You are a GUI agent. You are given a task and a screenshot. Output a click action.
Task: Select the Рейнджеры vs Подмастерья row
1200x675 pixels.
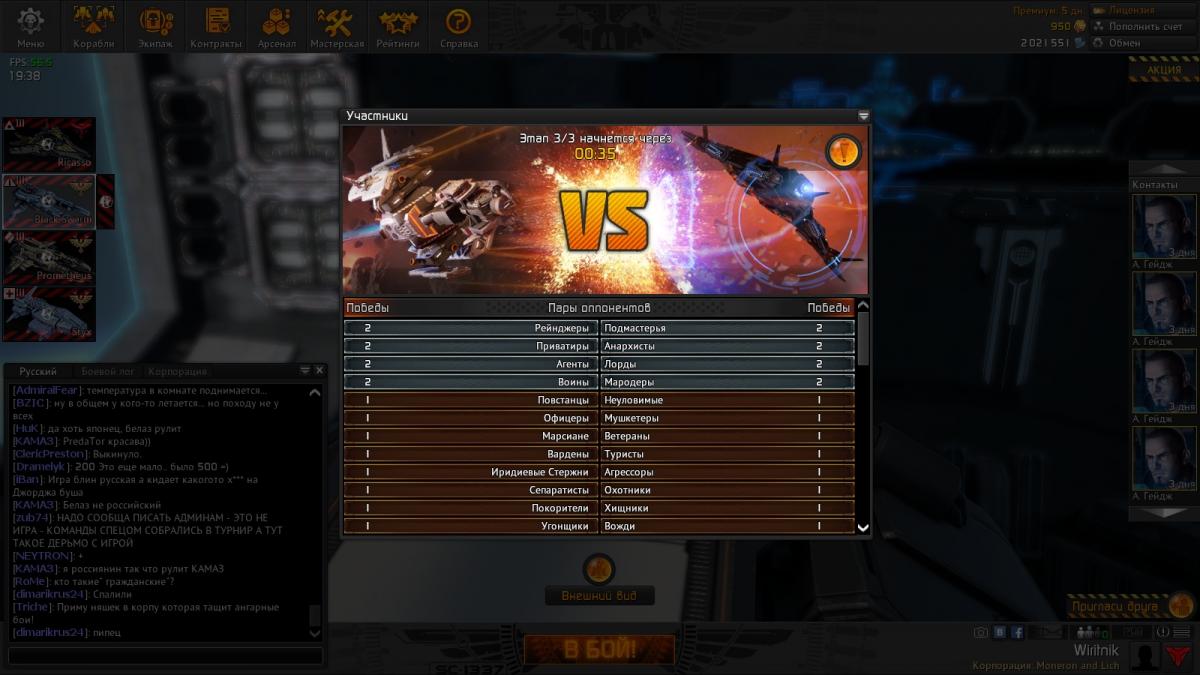(x=599, y=328)
